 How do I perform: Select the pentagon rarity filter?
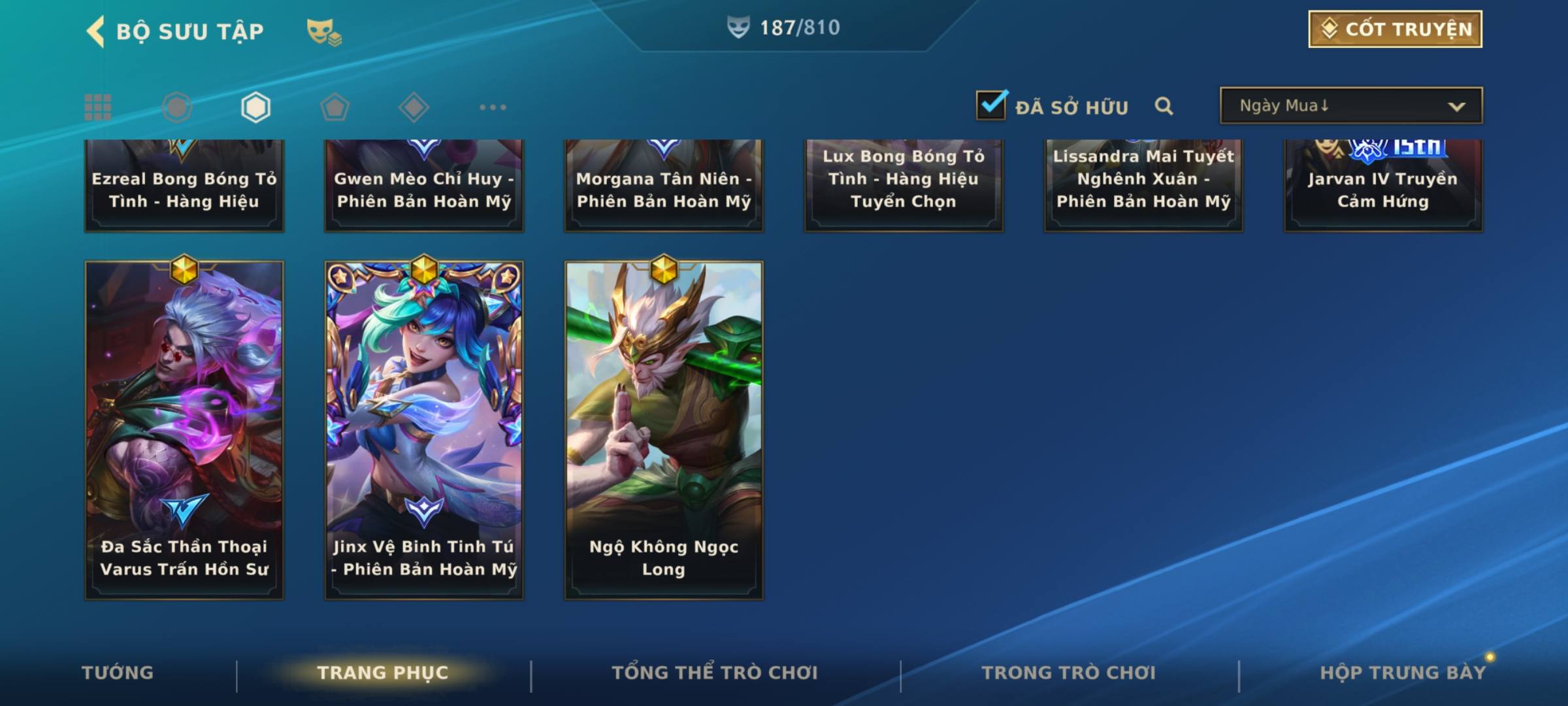point(335,107)
